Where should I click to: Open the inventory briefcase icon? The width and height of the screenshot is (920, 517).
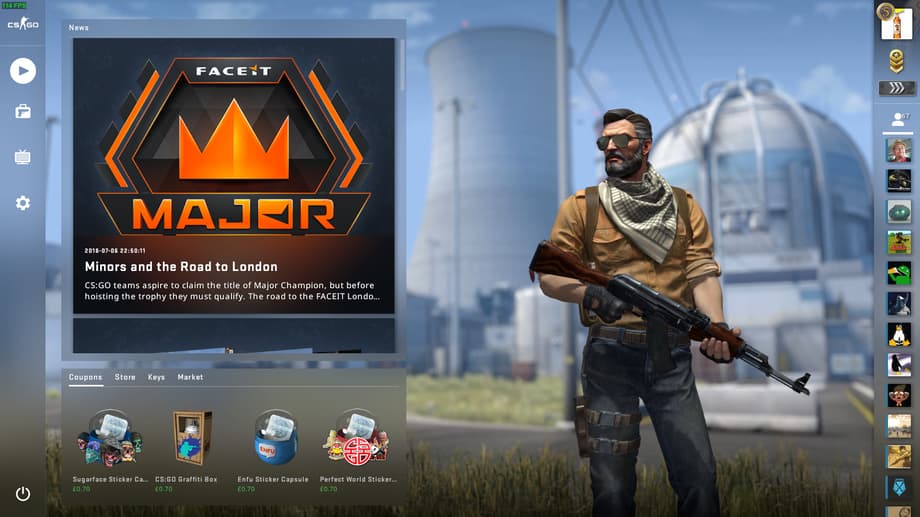[x=22, y=112]
